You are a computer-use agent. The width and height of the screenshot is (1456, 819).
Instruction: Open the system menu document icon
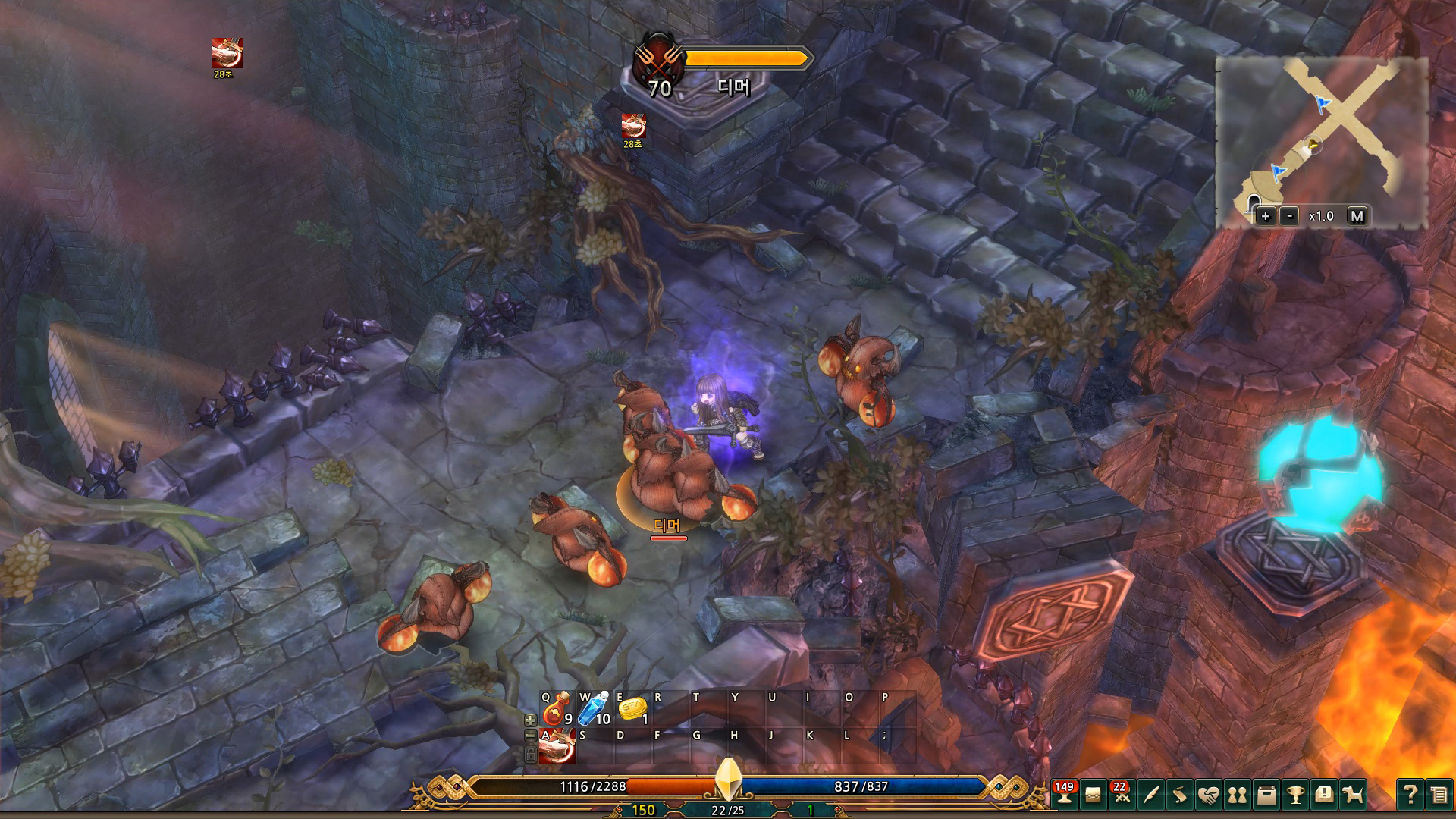1438,795
